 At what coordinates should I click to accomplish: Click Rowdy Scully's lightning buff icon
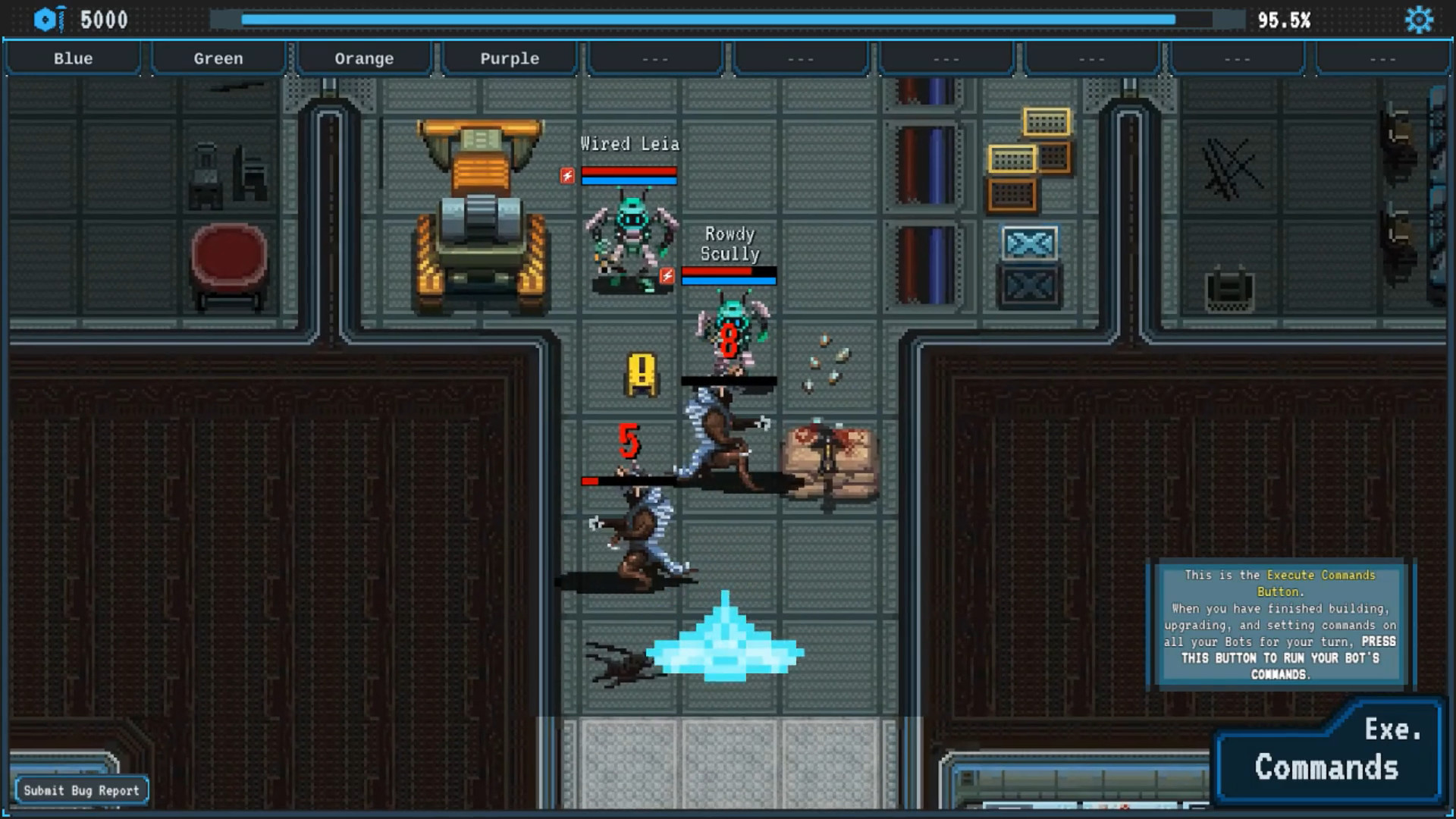click(667, 277)
